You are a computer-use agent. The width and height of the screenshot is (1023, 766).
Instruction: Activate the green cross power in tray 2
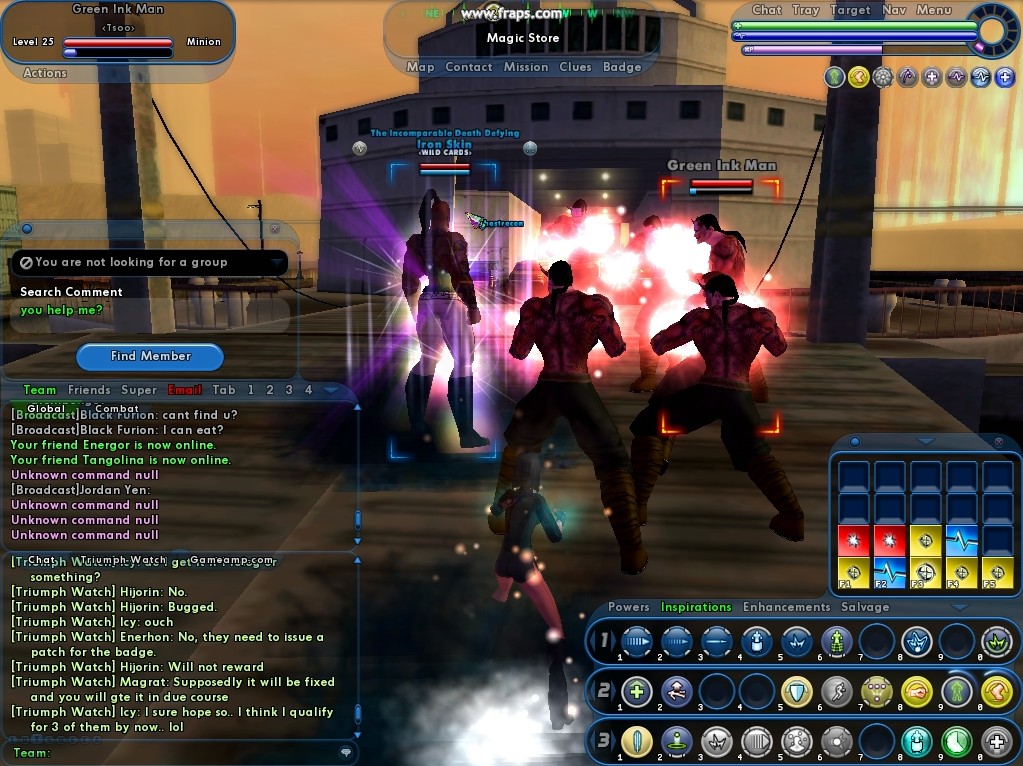coord(636,691)
